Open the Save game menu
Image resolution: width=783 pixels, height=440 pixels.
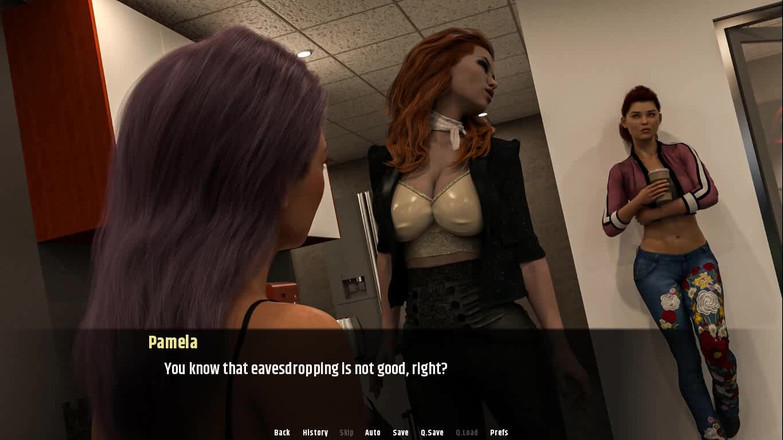click(x=400, y=432)
